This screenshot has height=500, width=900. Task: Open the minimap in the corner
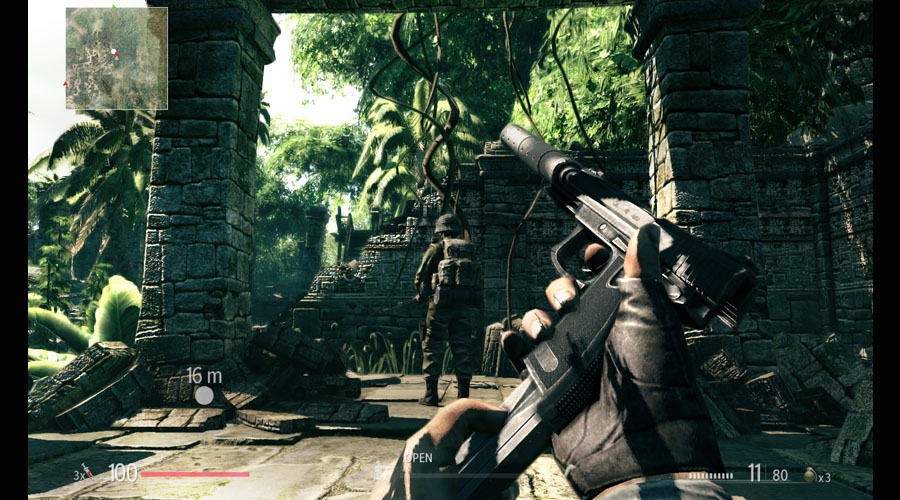[116, 58]
